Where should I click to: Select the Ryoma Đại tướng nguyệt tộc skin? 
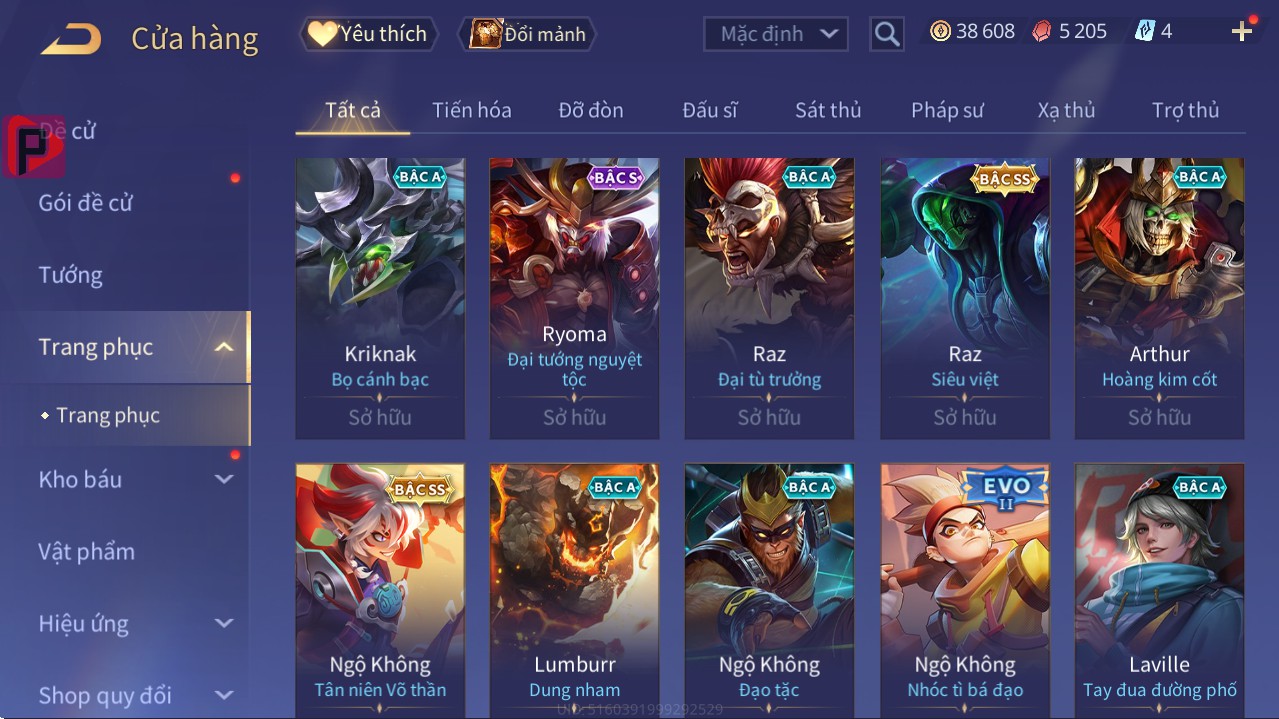pyautogui.click(x=574, y=298)
